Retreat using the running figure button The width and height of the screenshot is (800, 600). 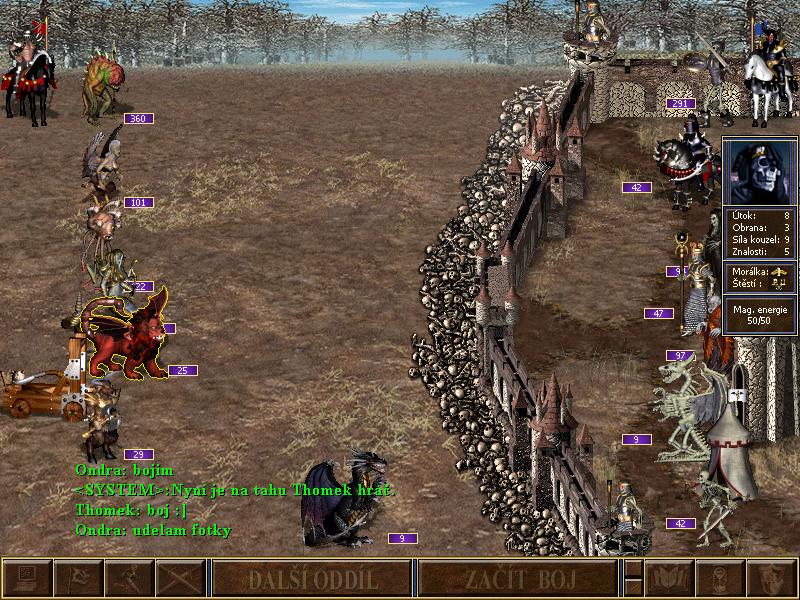click(129, 579)
